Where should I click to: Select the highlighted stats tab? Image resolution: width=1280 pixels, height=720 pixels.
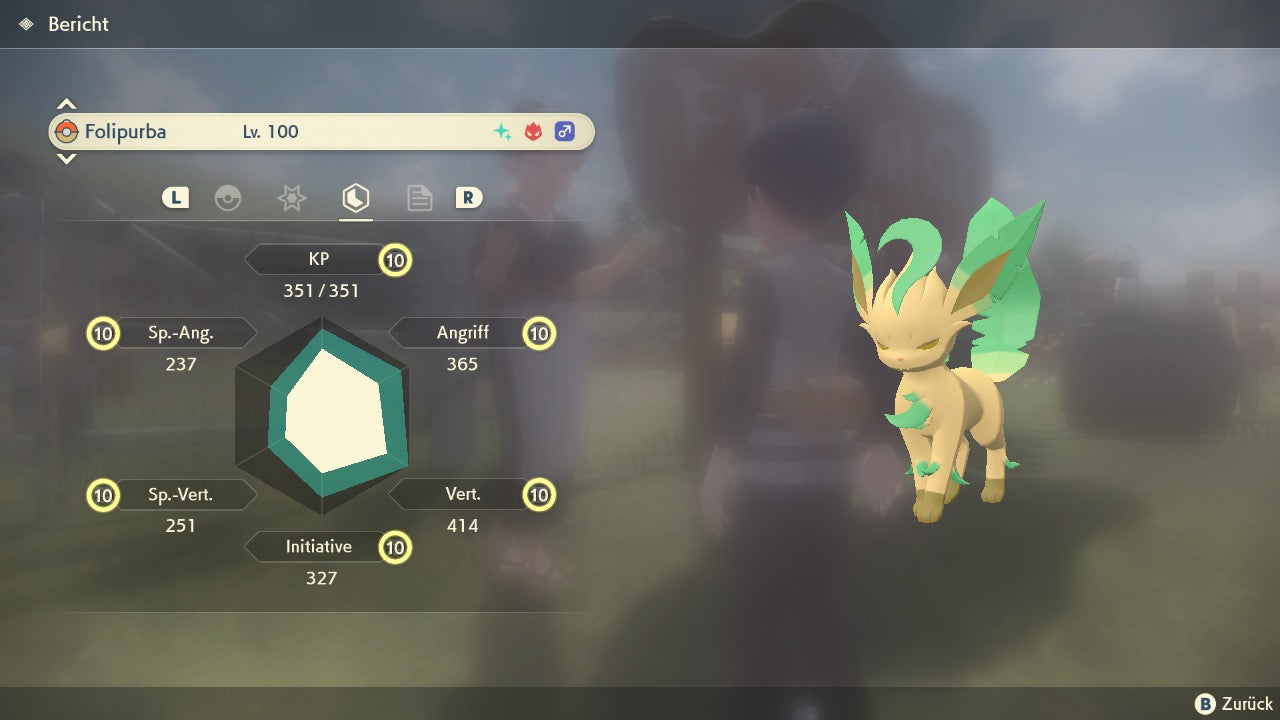[x=355, y=198]
